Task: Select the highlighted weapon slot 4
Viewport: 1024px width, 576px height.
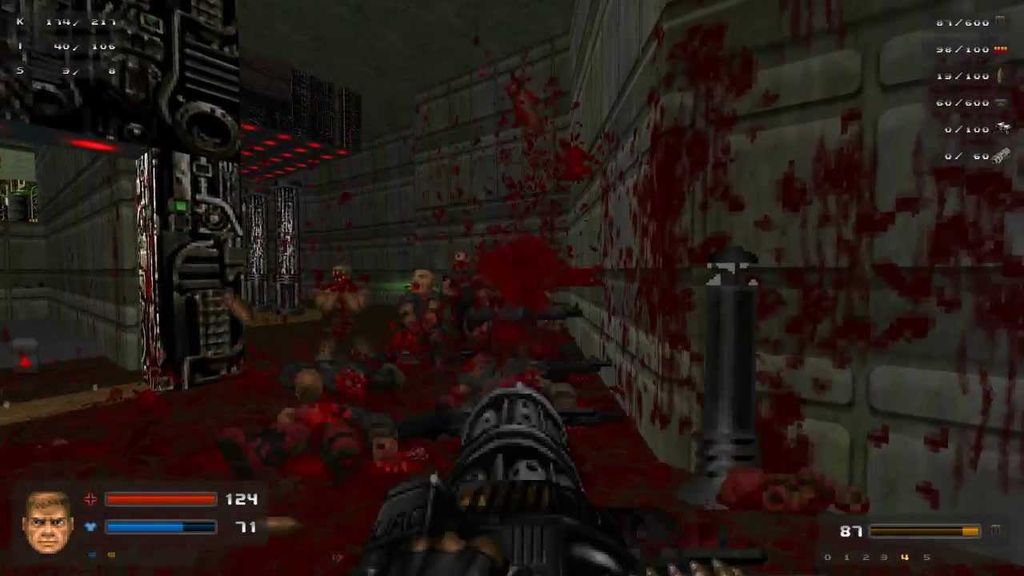Action: pyautogui.click(x=905, y=557)
